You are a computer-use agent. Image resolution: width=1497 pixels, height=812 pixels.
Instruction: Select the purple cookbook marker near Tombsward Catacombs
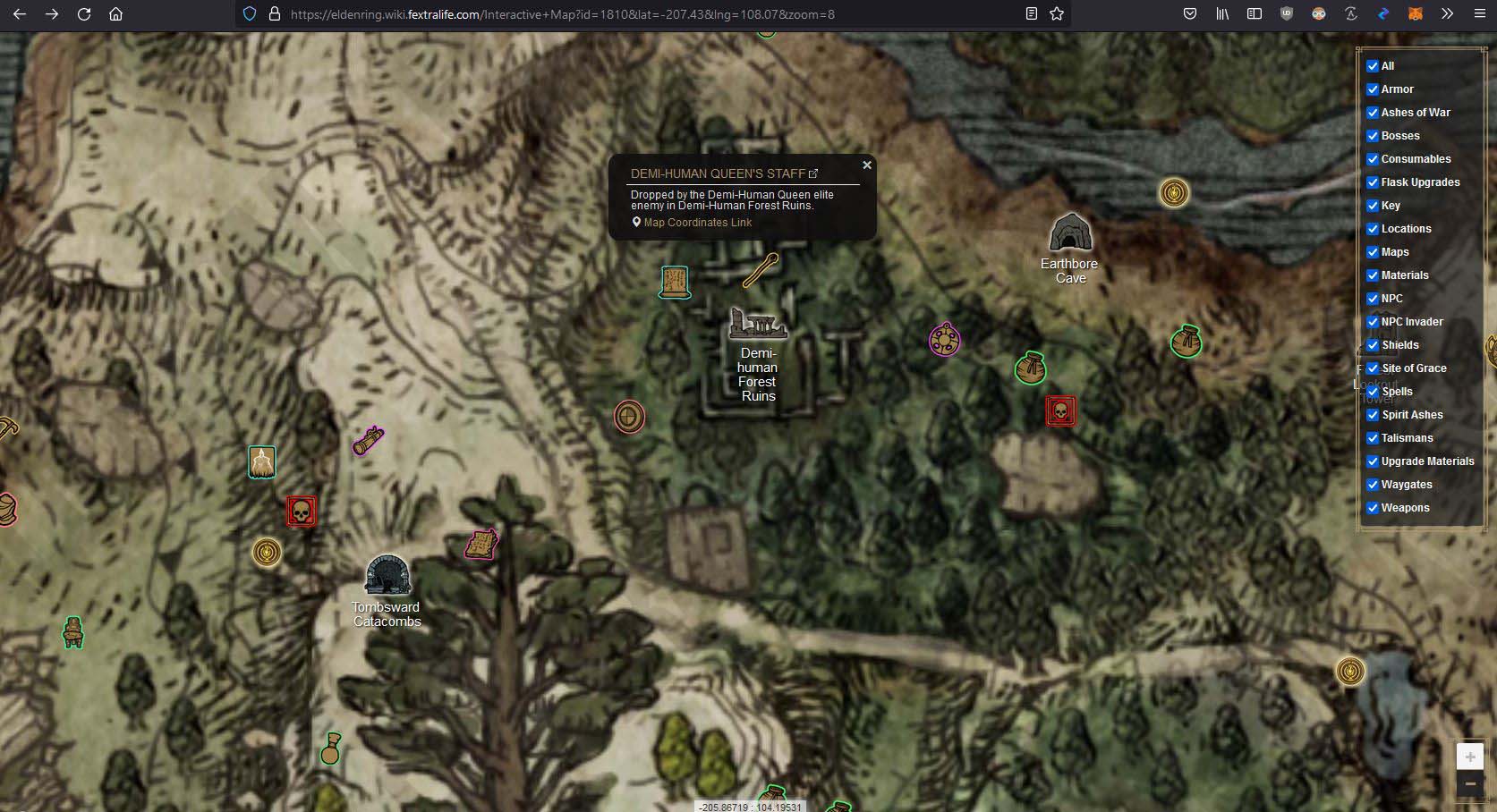(x=481, y=543)
